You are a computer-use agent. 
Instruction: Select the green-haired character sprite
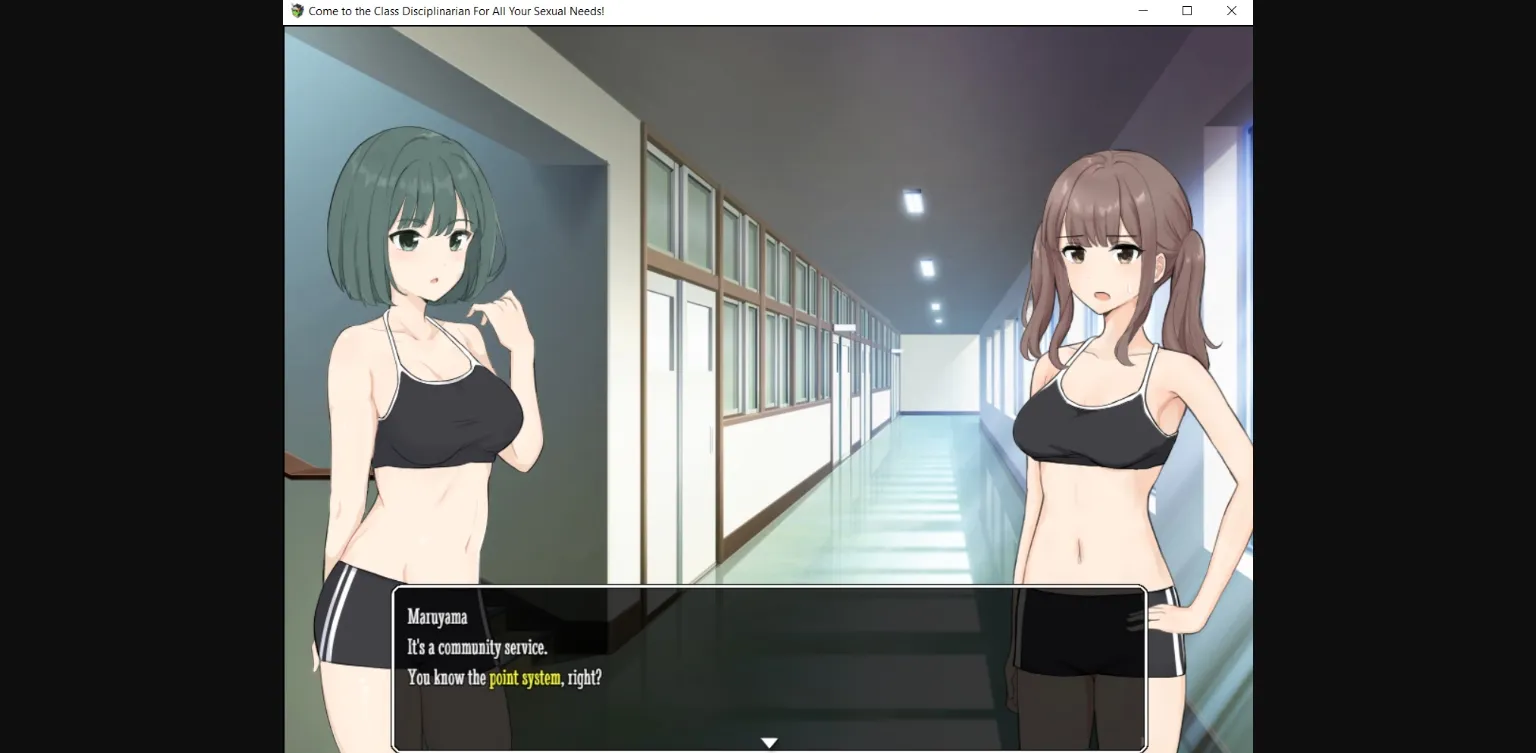430,400
